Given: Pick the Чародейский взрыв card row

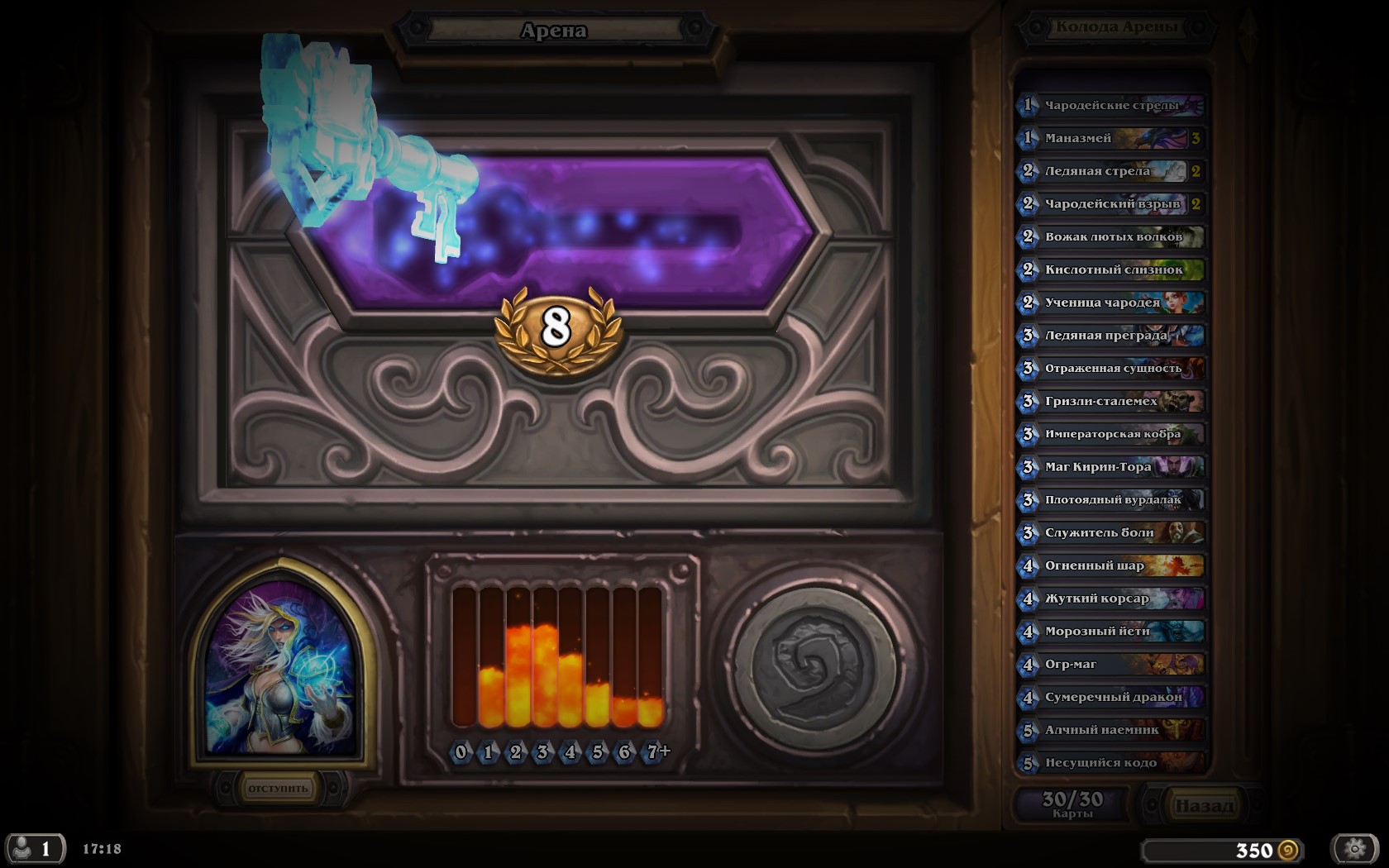Looking at the screenshot, I should click(1110, 203).
